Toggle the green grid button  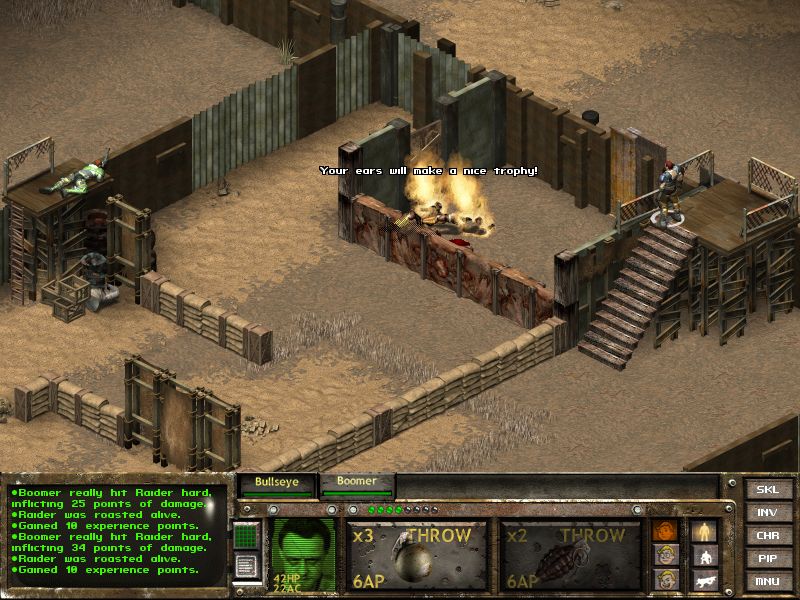[246, 537]
